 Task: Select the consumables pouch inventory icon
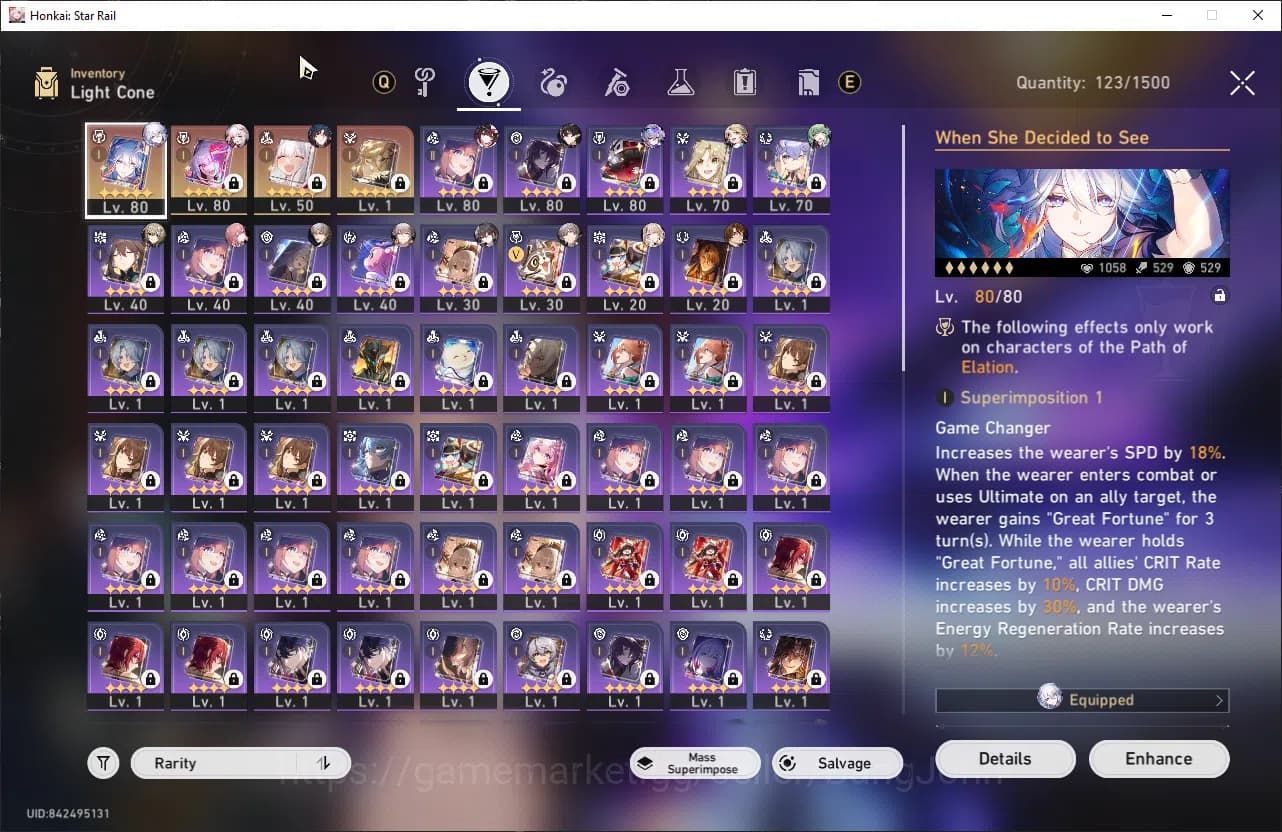552,83
